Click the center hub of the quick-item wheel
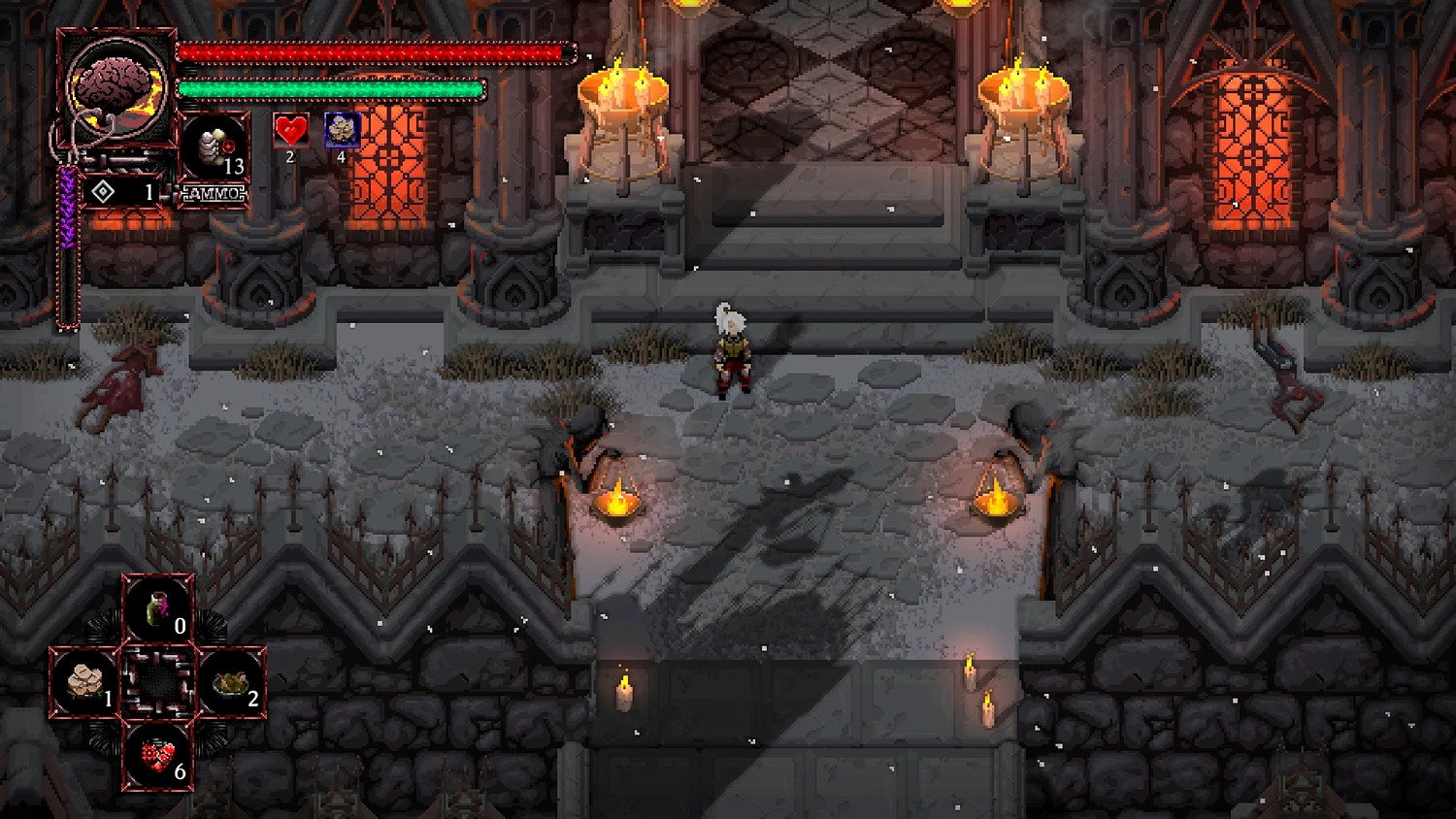The image size is (1456, 819). coord(158,679)
